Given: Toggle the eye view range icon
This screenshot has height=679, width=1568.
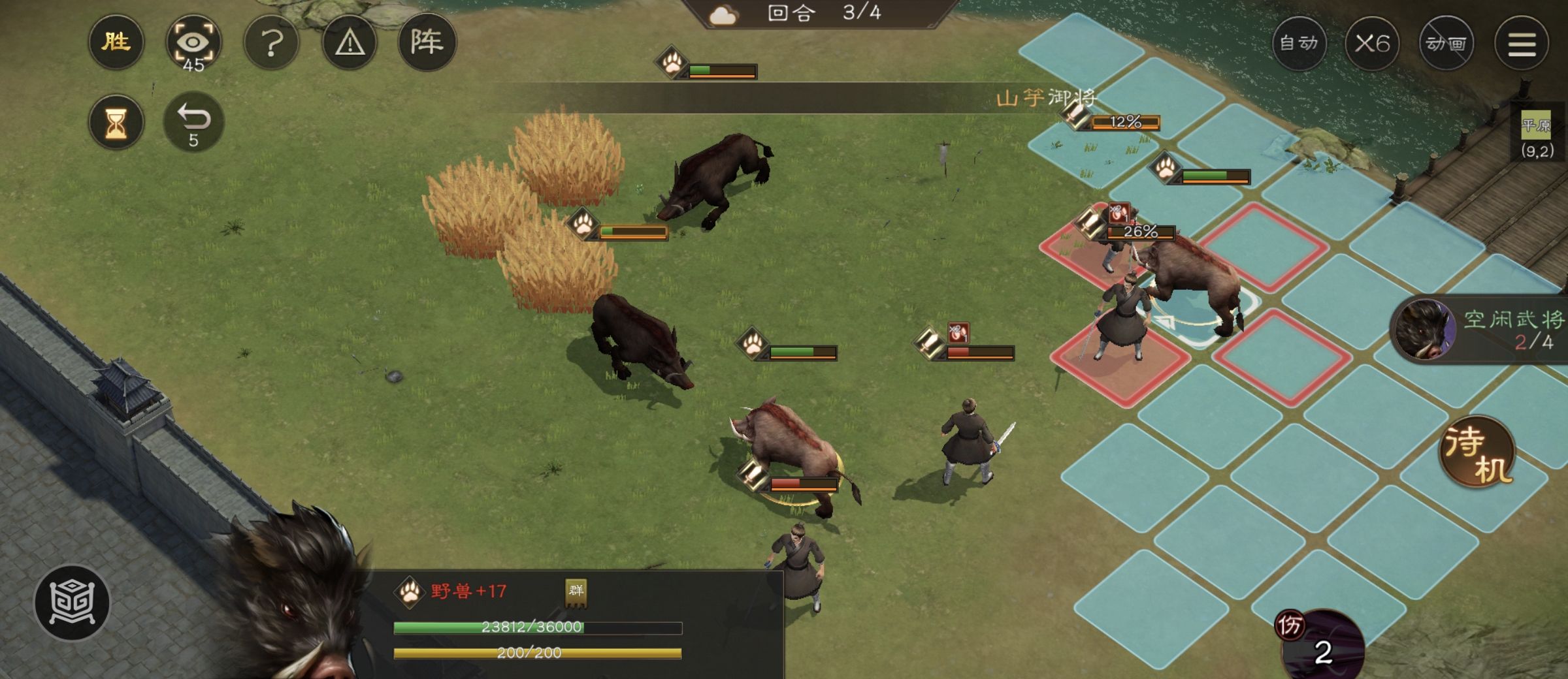Looking at the screenshot, I should [193, 43].
